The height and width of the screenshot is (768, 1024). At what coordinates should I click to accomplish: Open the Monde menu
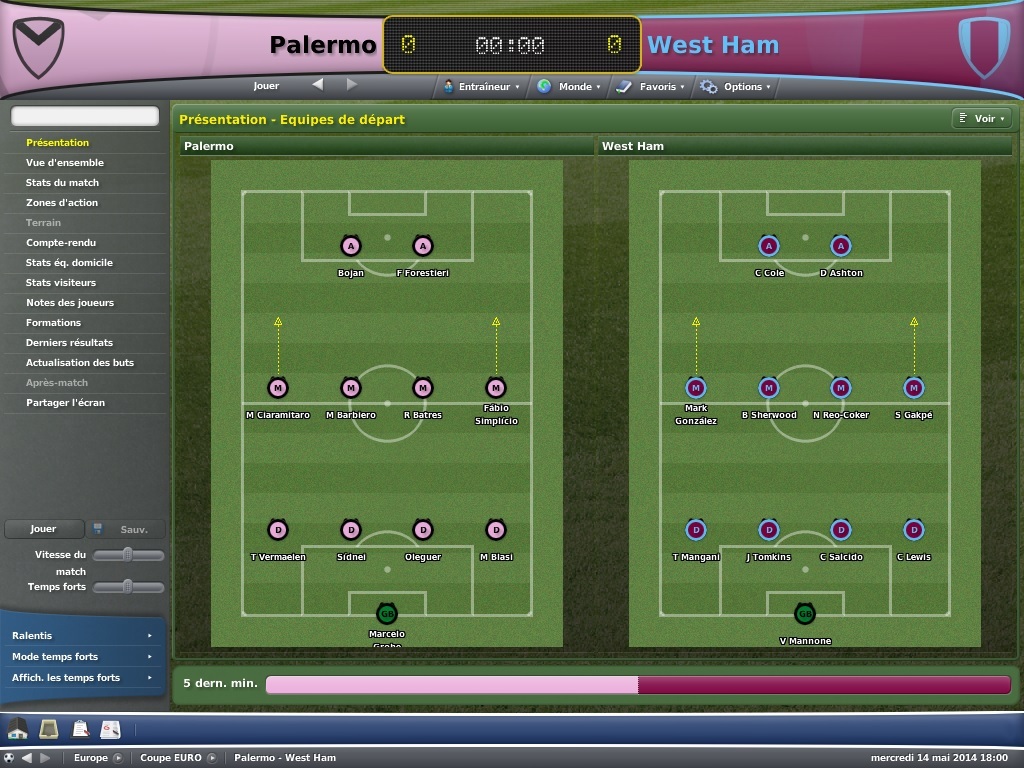(x=570, y=87)
